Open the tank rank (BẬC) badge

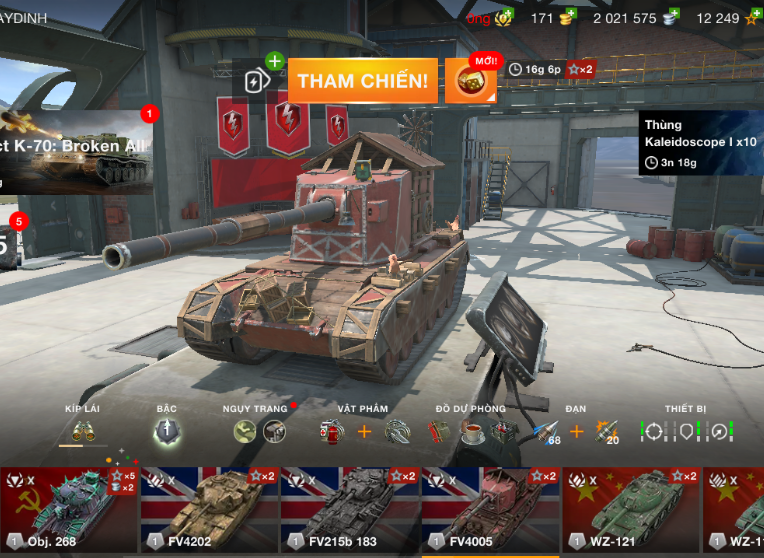(x=167, y=431)
